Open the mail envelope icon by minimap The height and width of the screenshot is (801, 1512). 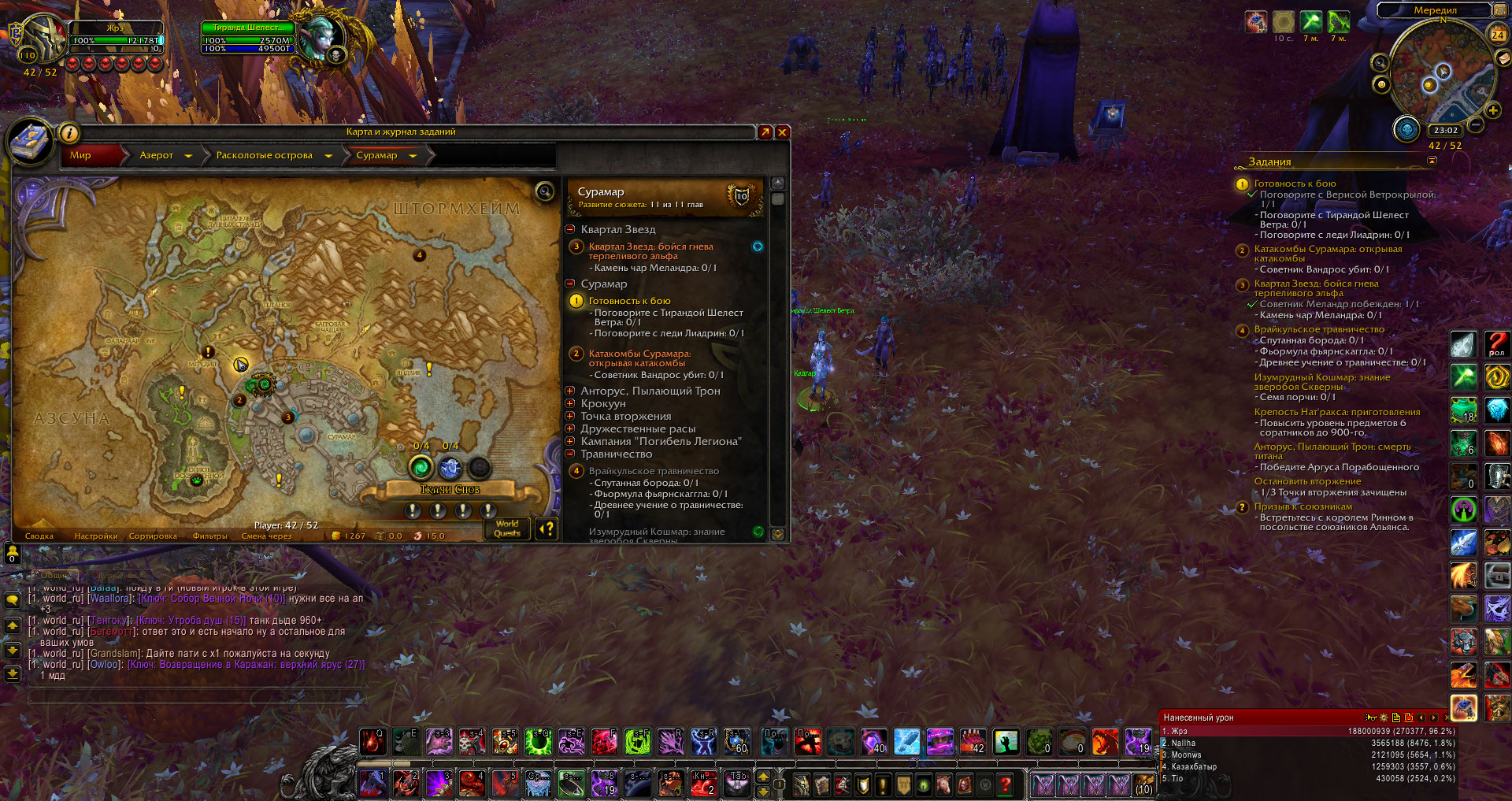(x=1503, y=58)
